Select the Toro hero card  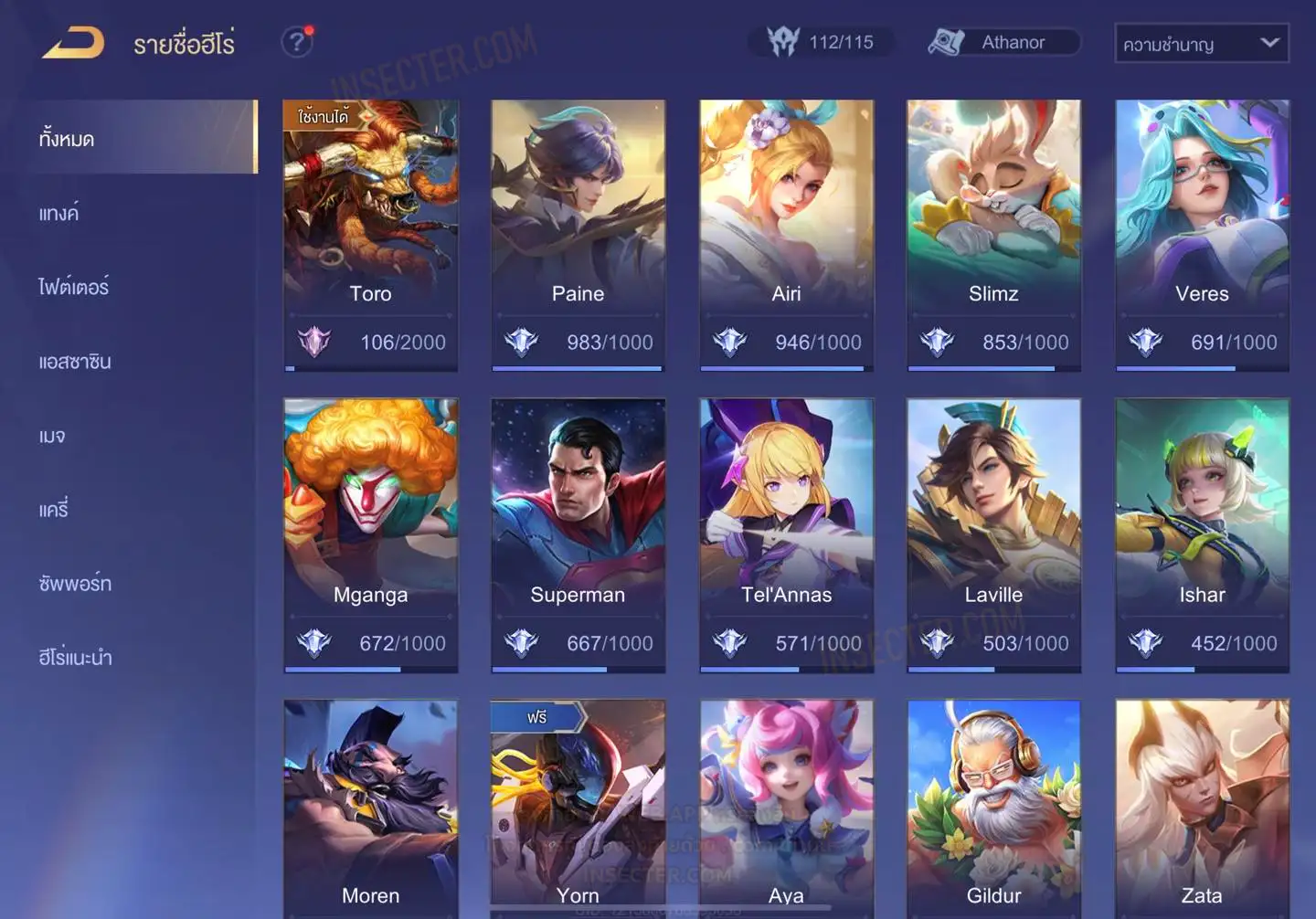370,234
